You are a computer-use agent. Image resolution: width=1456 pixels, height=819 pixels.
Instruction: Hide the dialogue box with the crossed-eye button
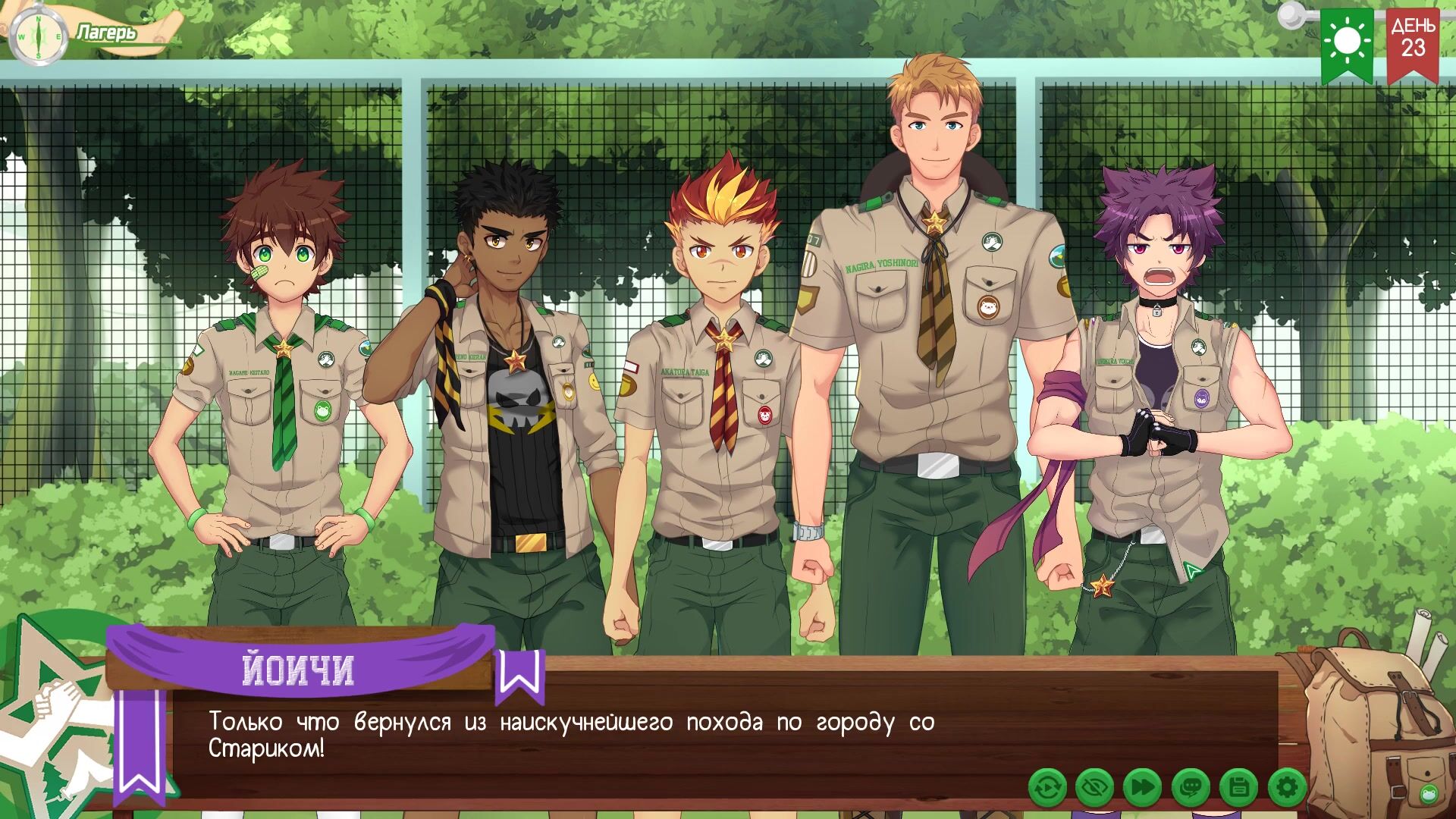(x=1094, y=787)
